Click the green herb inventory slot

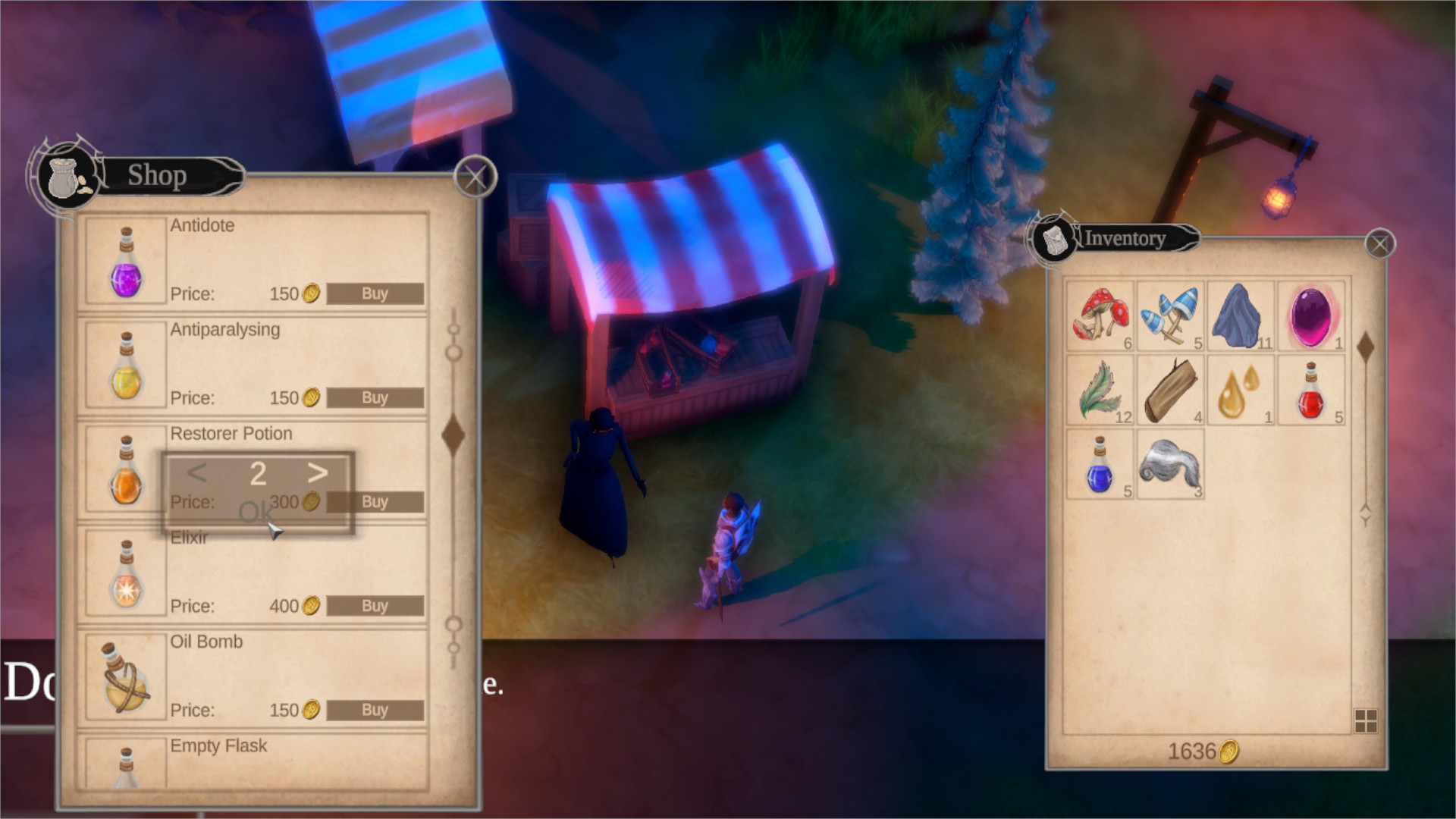click(x=1100, y=389)
